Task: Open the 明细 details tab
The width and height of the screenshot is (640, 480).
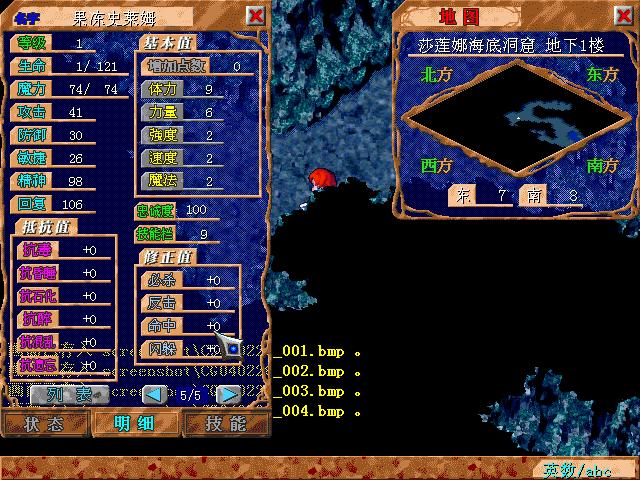Action: click(134, 423)
